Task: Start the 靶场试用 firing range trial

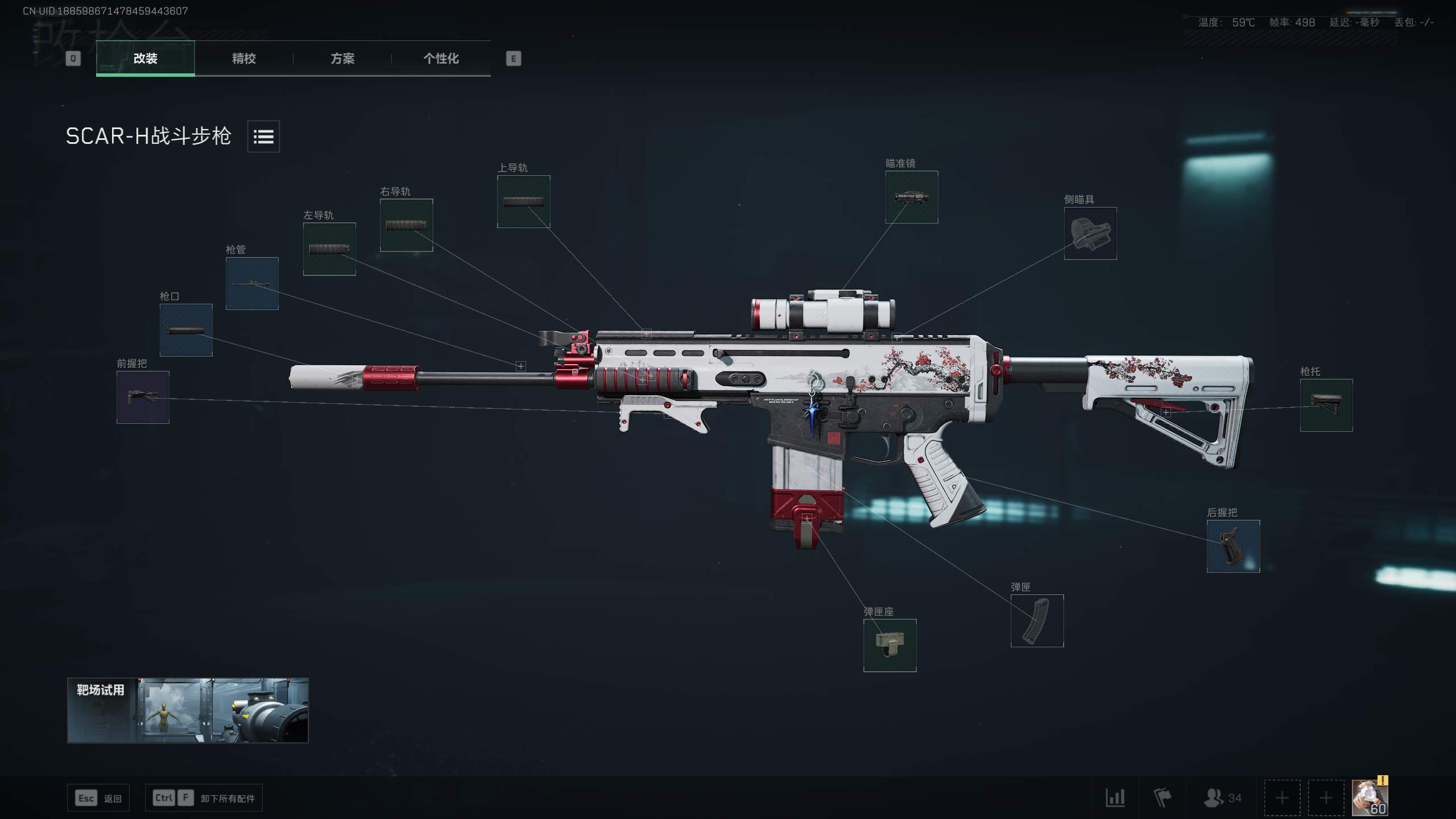Action: coord(188,710)
